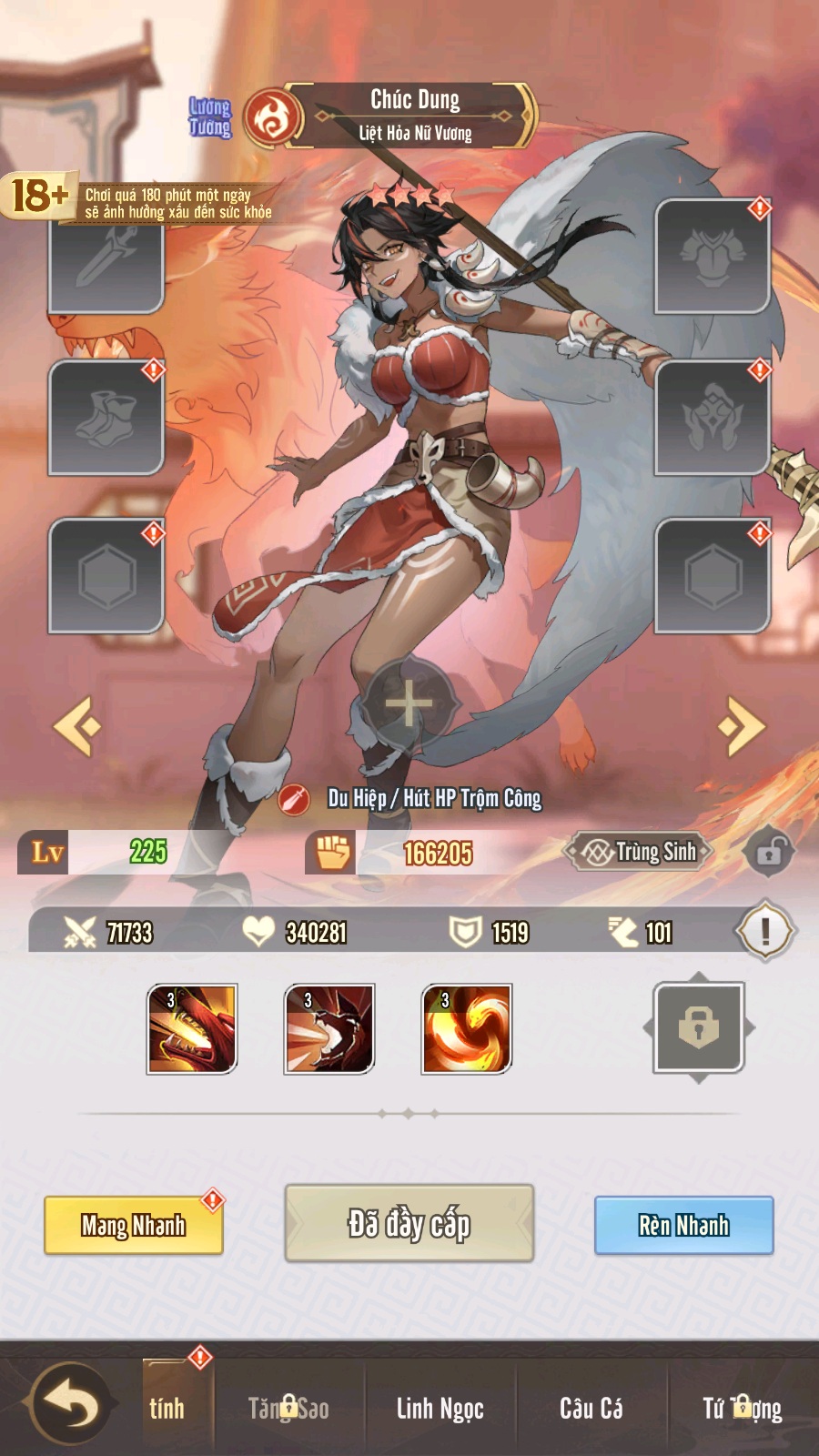Image resolution: width=819 pixels, height=1456 pixels.
Task: Inspect the roaring beast skill icon
Action: (x=329, y=1028)
